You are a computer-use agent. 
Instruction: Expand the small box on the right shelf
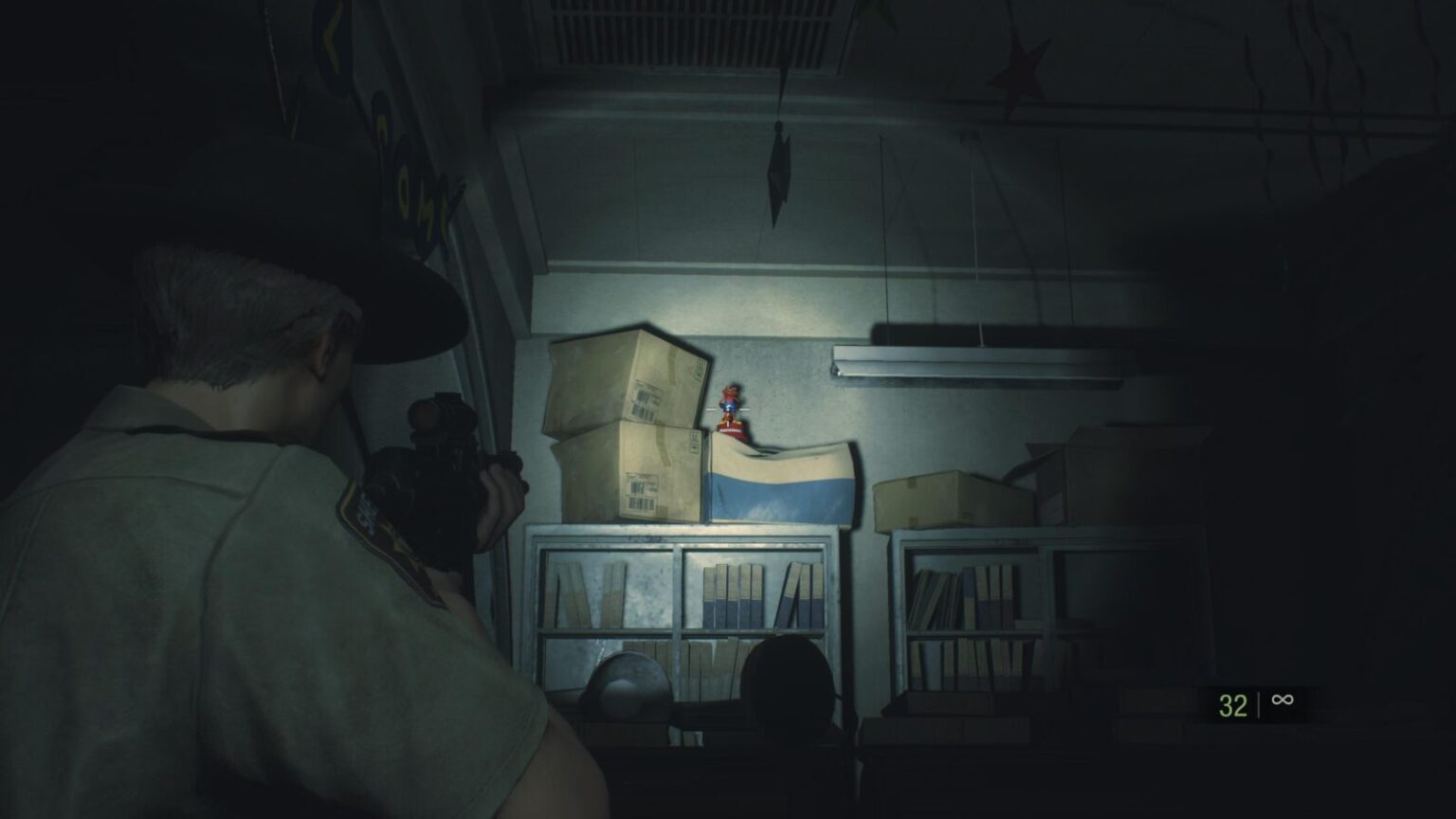pyautogui.click(x=948, y=493)
